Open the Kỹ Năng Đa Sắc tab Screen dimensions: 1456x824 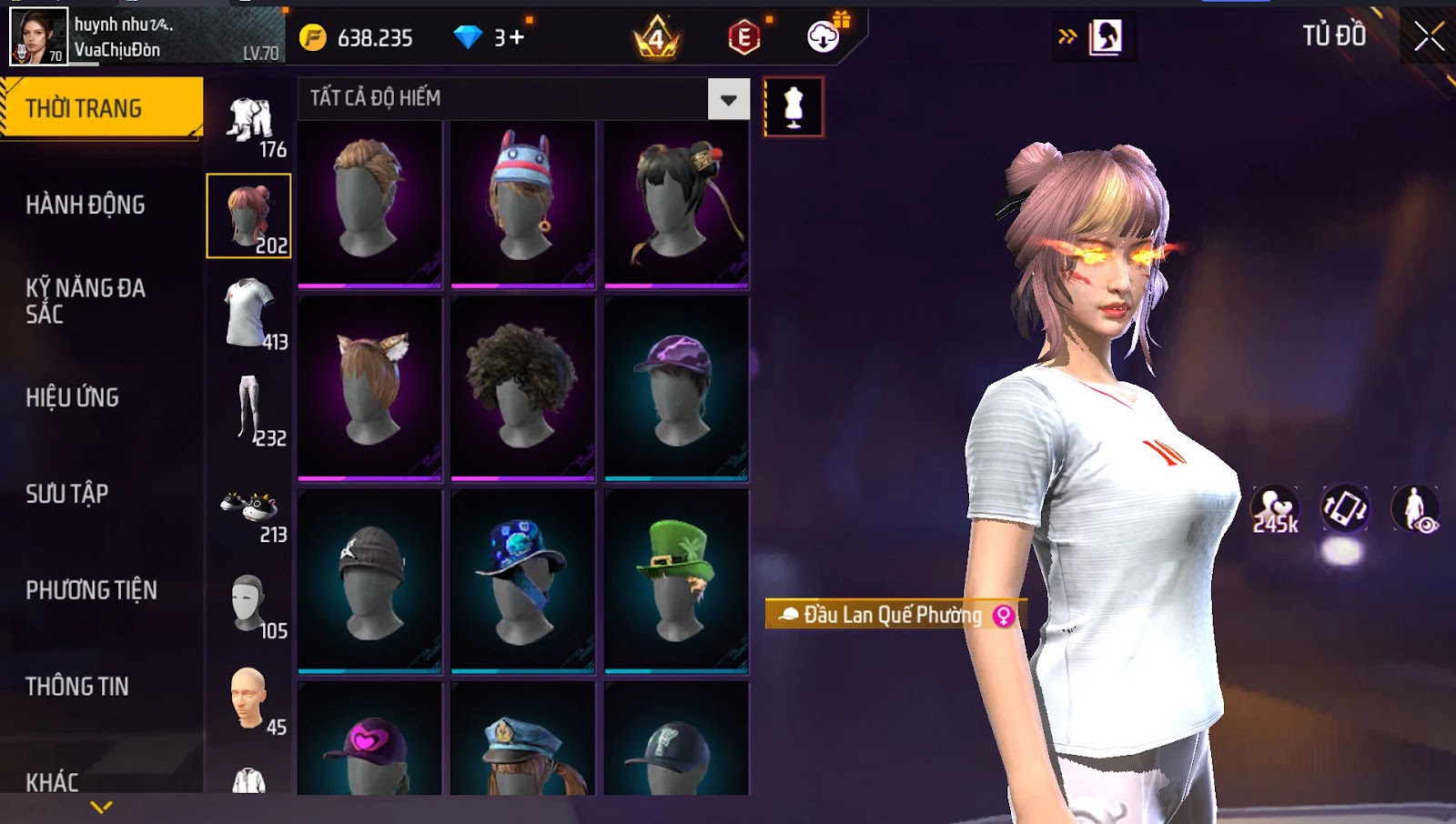click(x=86, y=301)
